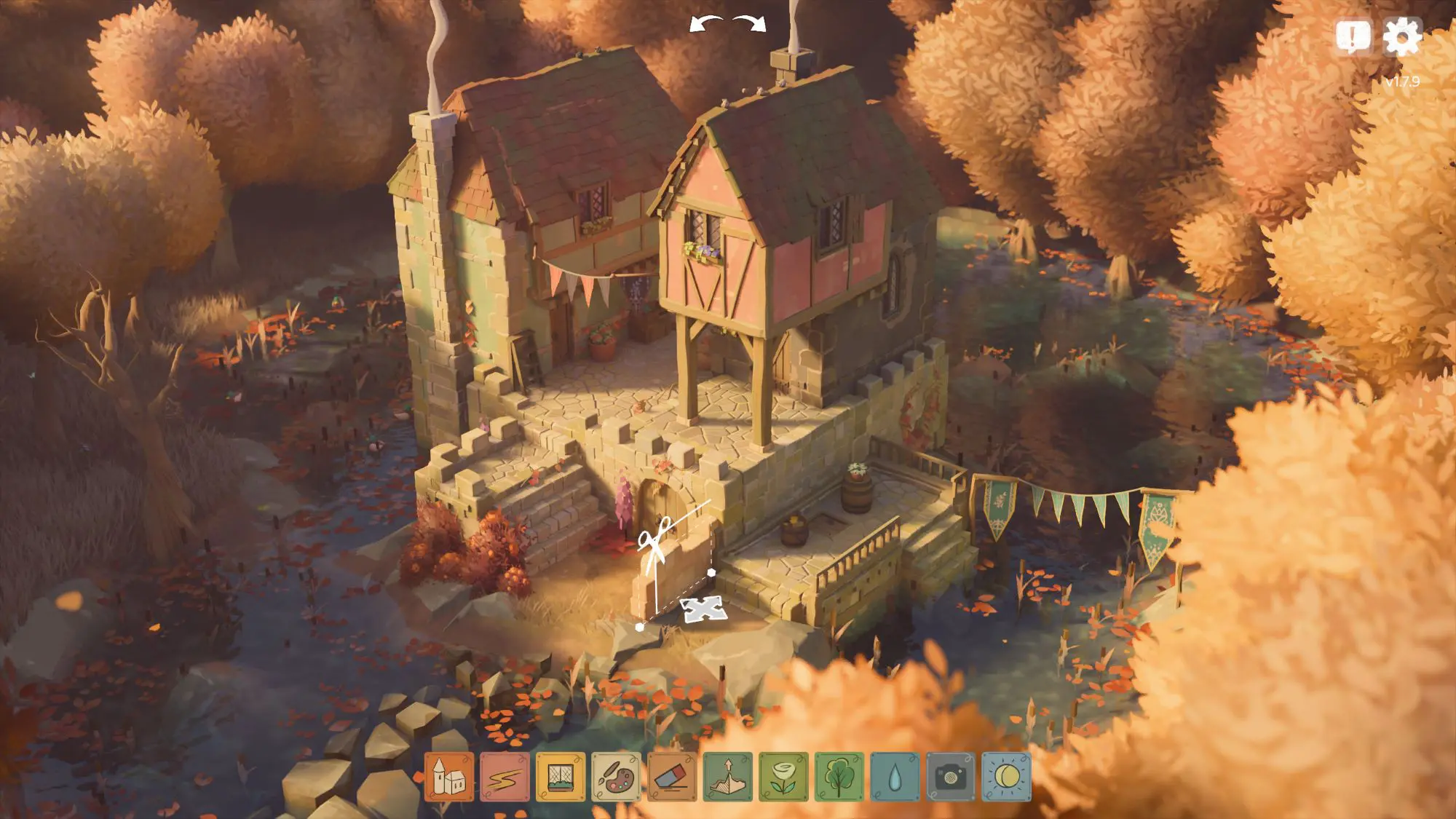The height and width of the screenshot is (819, 1456).
Task: Choose the flower planting tool
Action: 783,777
